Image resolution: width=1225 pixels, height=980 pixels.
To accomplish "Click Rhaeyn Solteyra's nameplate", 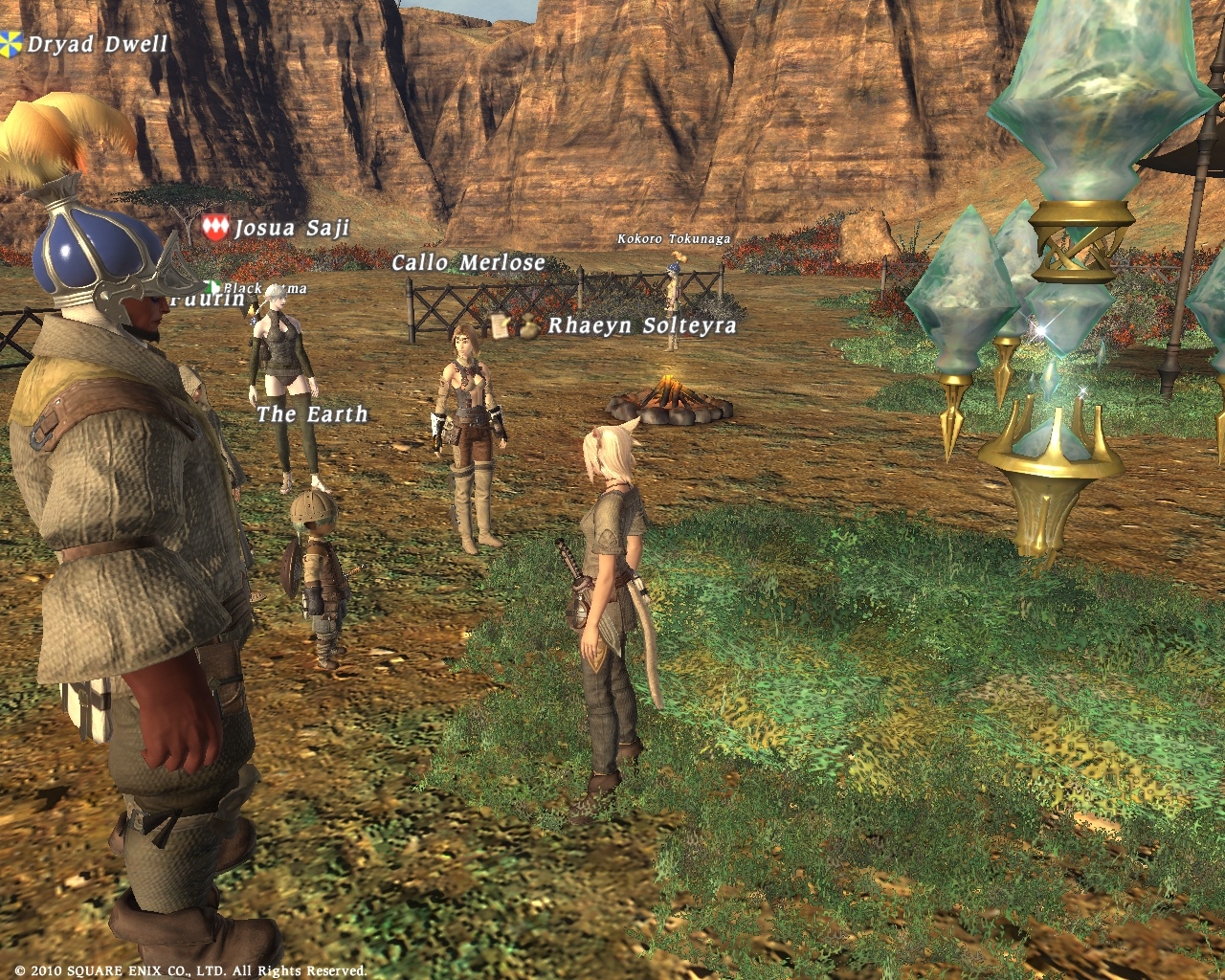I will [641, 325].
